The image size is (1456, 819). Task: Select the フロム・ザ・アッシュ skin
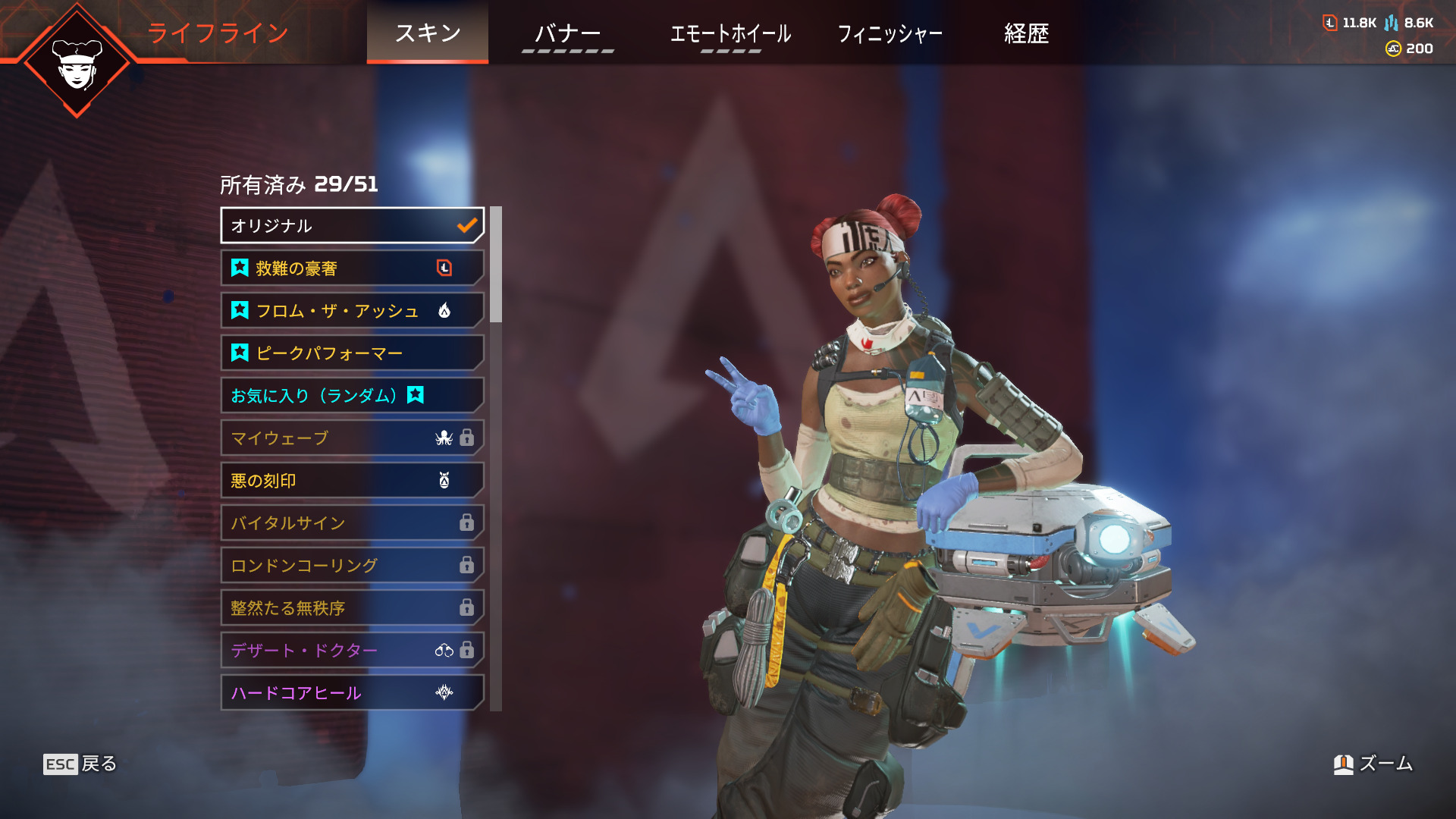tap(352, 310)
